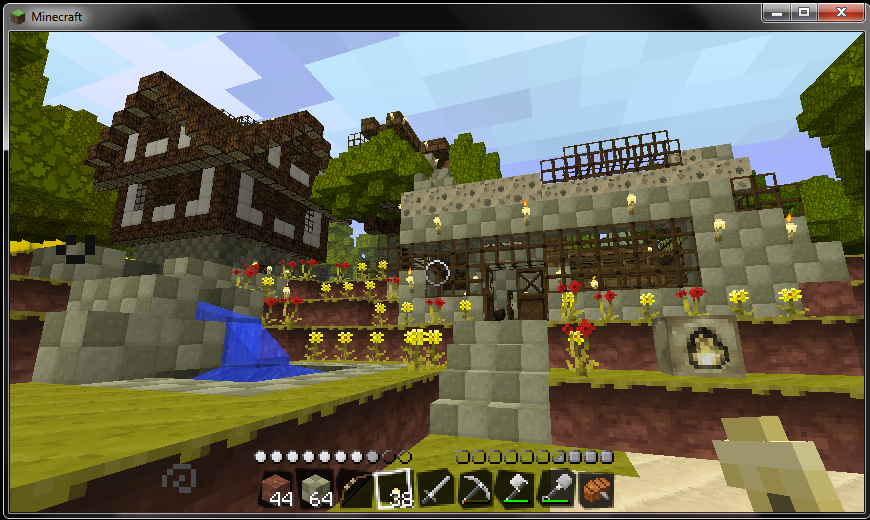Minimize the Minecraft window
Image resolution: width=870 pixels, height=520 pixels.
pos(776,12)
